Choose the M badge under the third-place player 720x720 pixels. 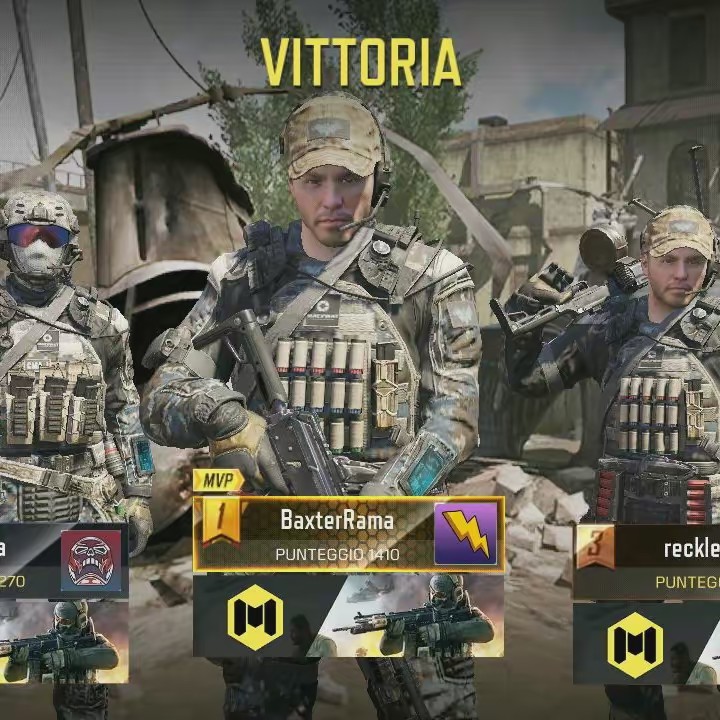click(635, 642)
